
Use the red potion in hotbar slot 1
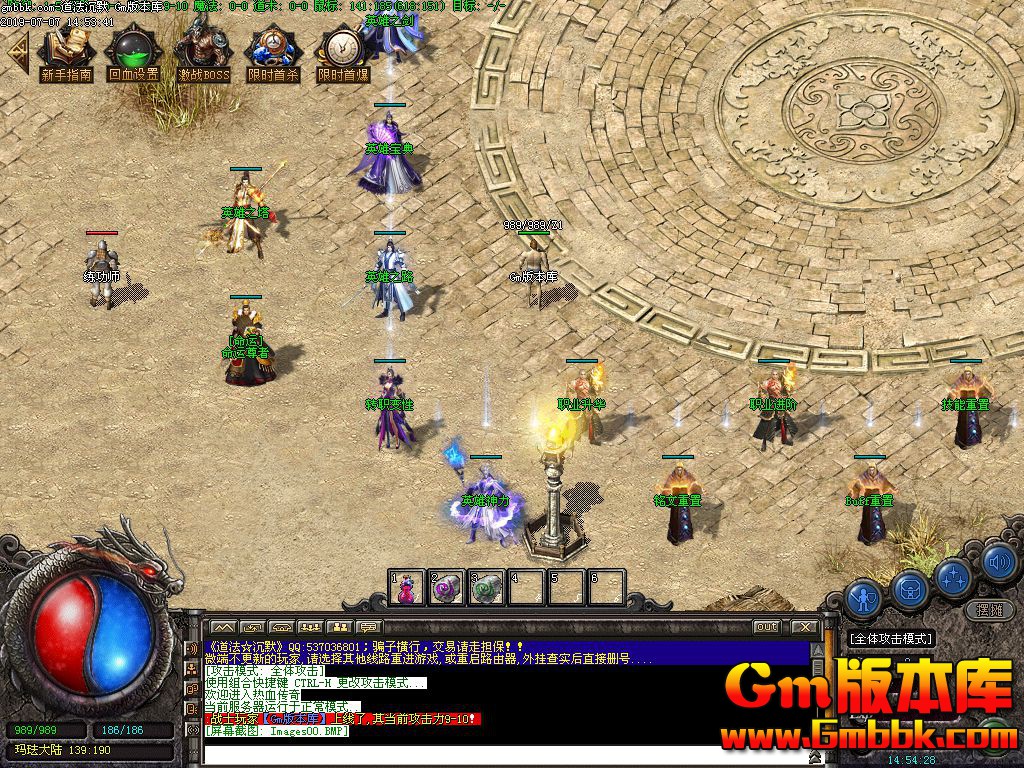(x=407, y=588)
